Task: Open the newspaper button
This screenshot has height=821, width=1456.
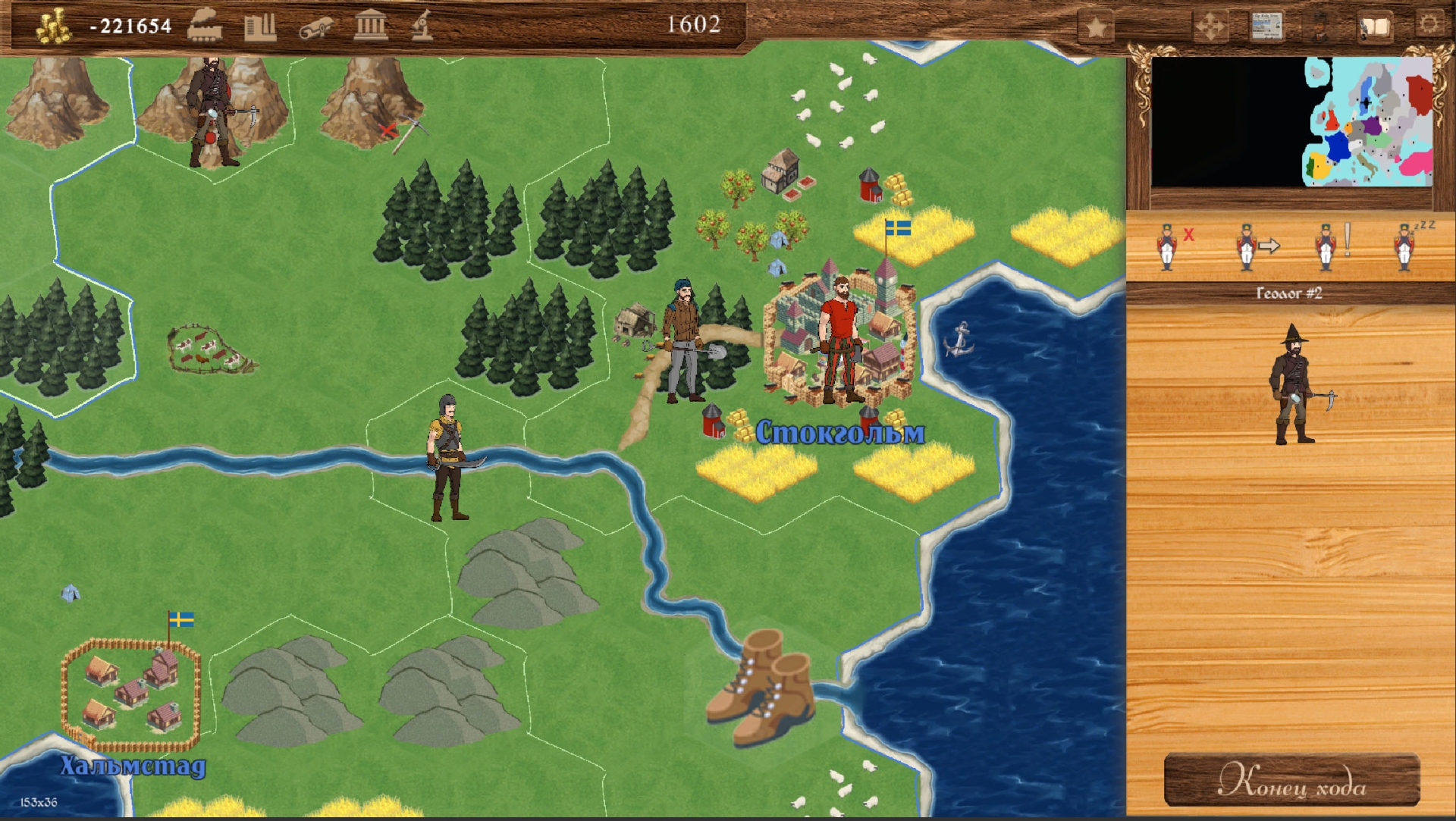Action: (x=1266, y=27)
